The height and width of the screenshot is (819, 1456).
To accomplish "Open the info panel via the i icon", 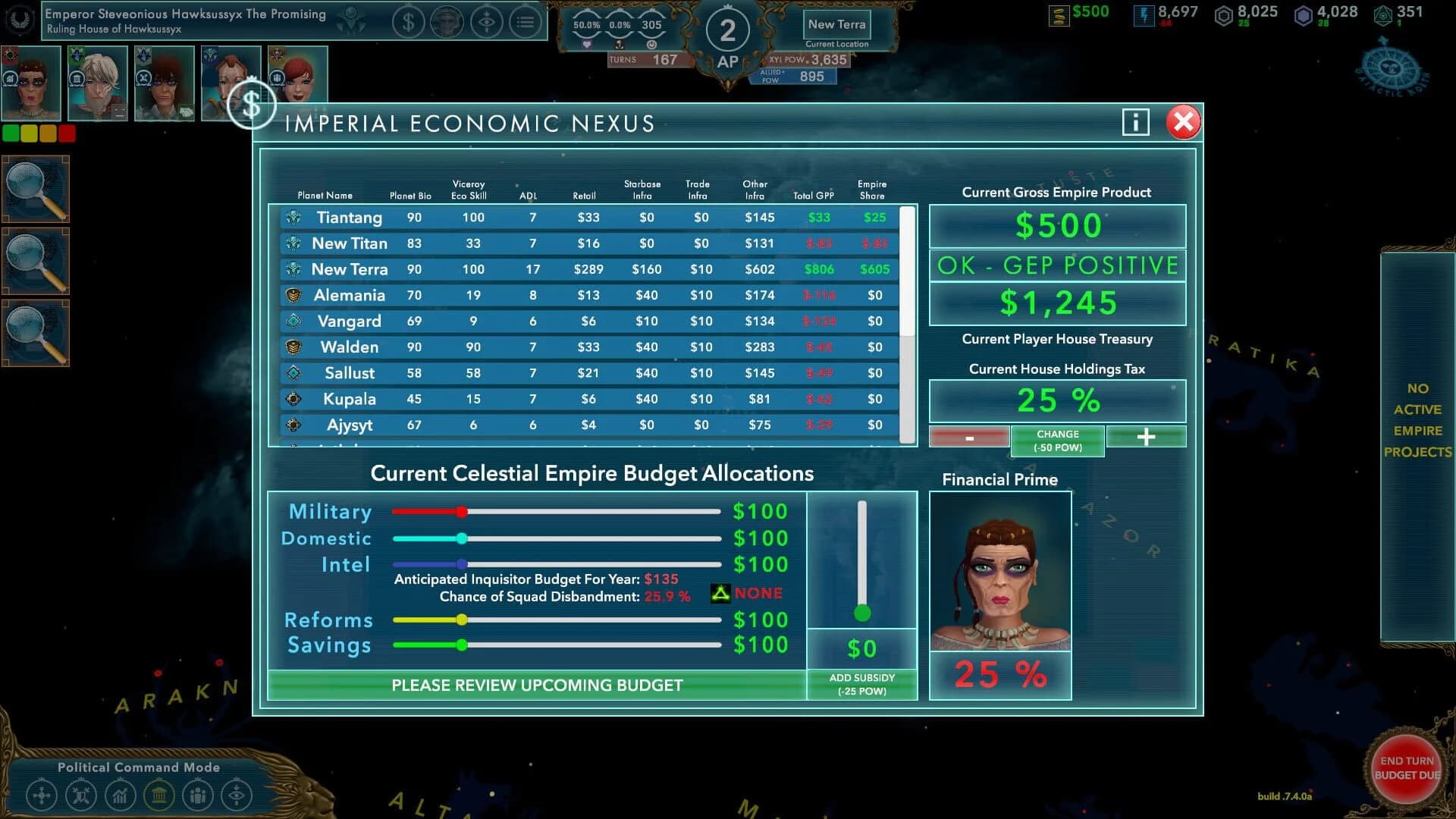I will click(1135, 122).
